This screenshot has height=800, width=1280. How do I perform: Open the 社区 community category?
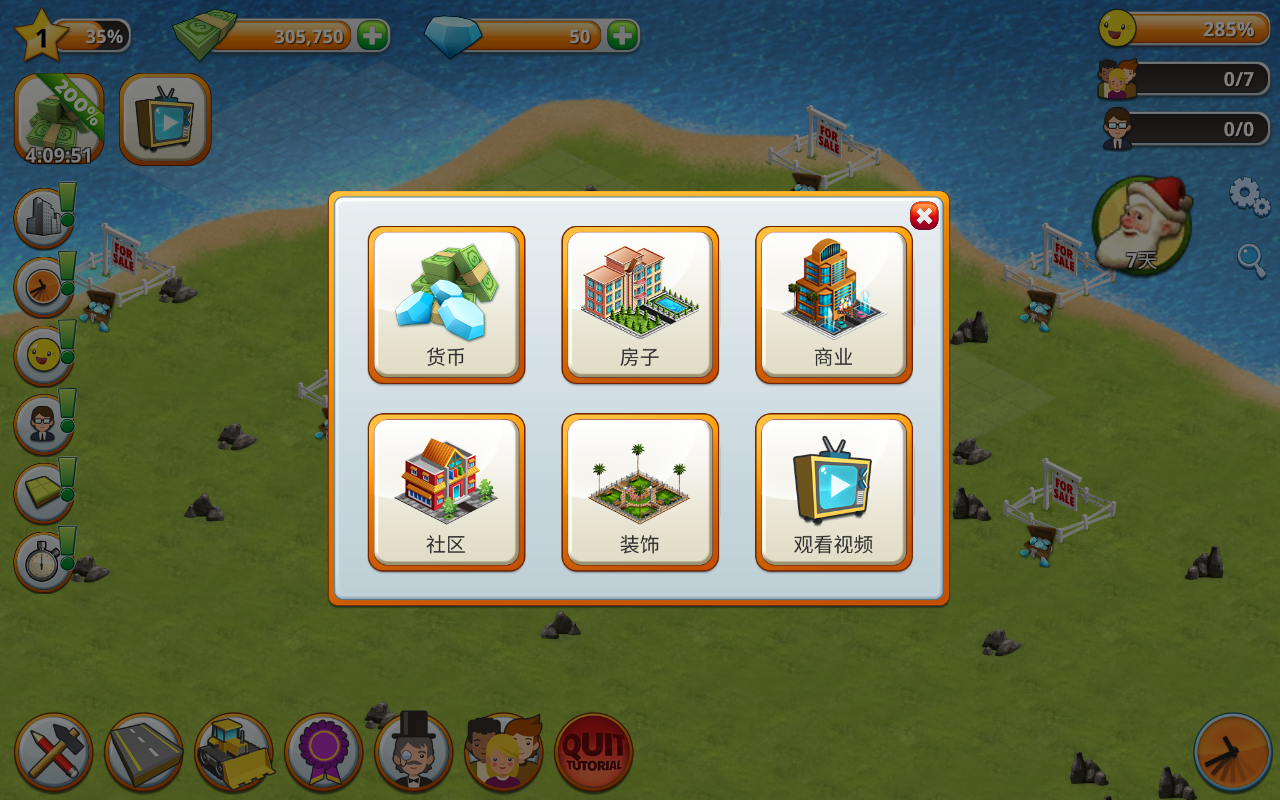(446, 492)
